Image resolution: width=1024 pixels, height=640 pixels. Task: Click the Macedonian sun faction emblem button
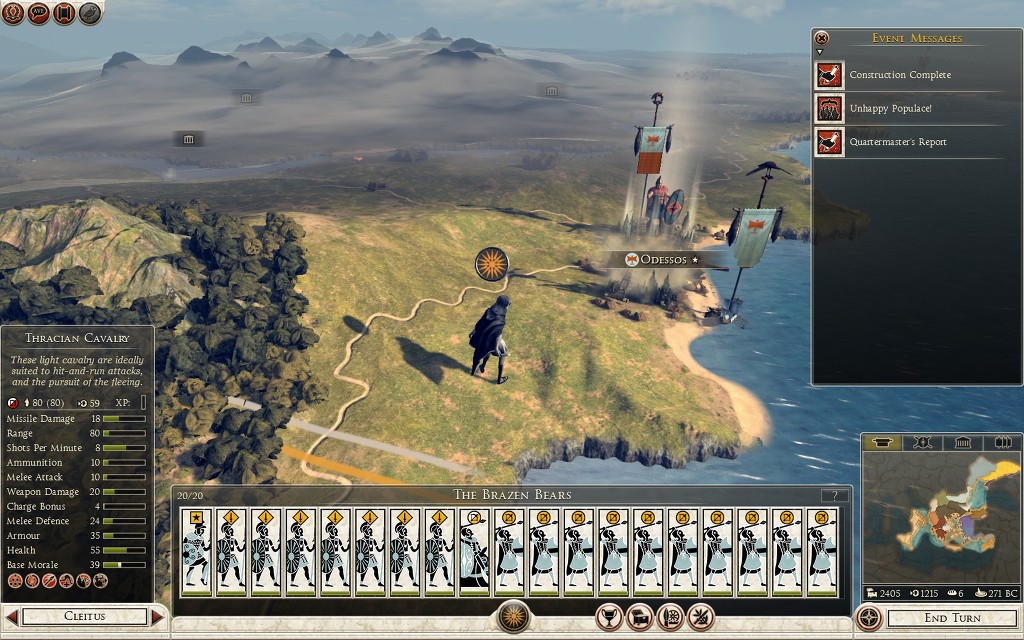point(513,616)
